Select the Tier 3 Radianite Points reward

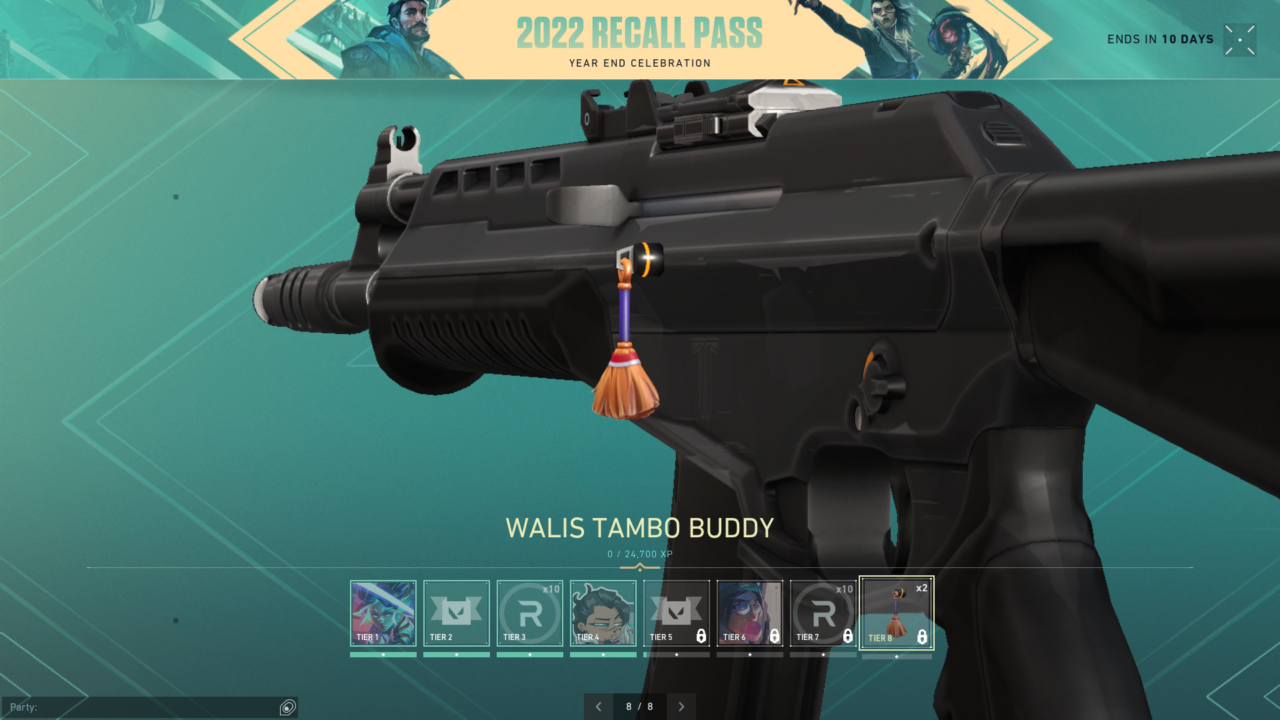pos(529,612)
